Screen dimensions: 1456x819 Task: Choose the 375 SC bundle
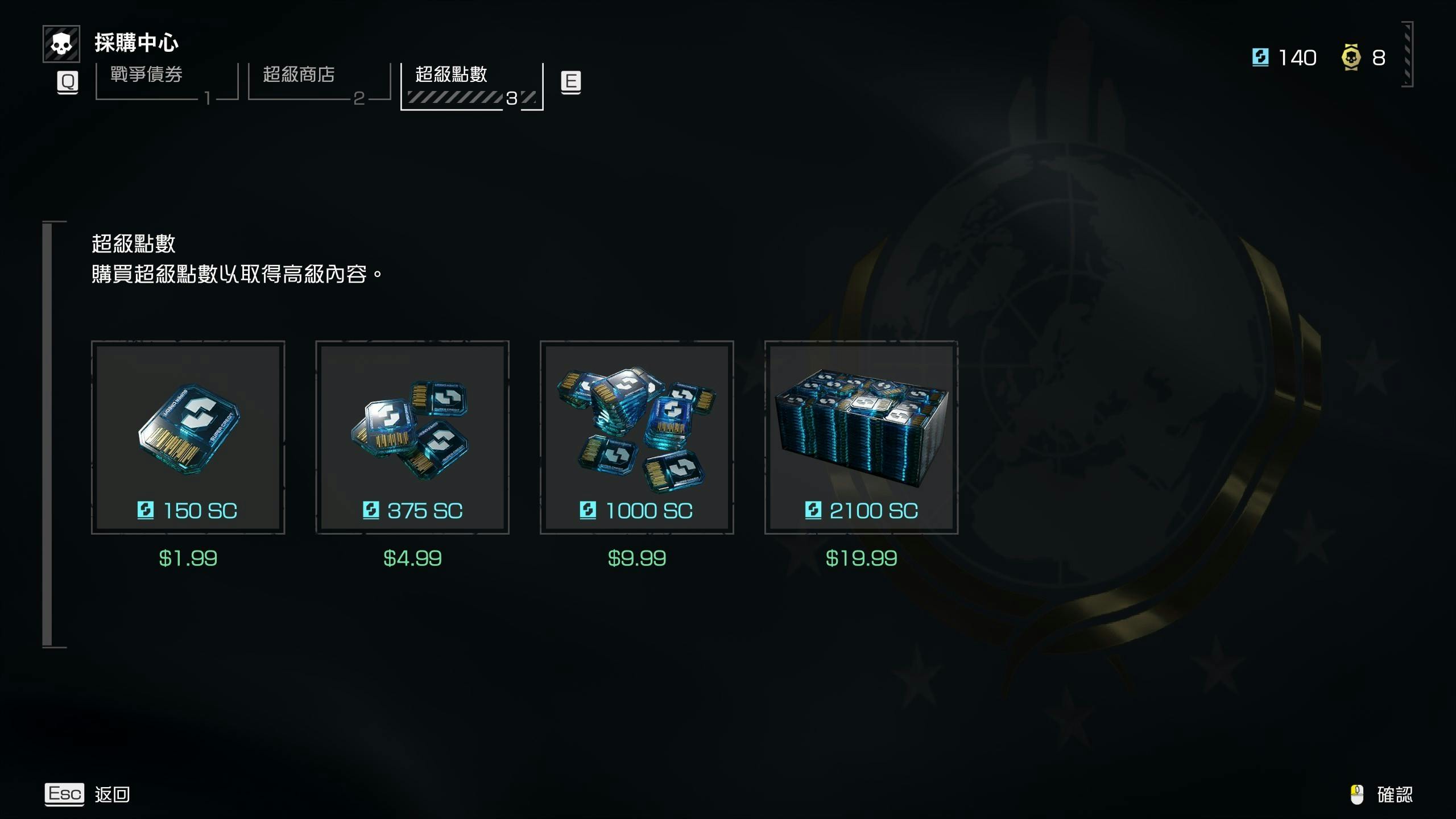412,437
